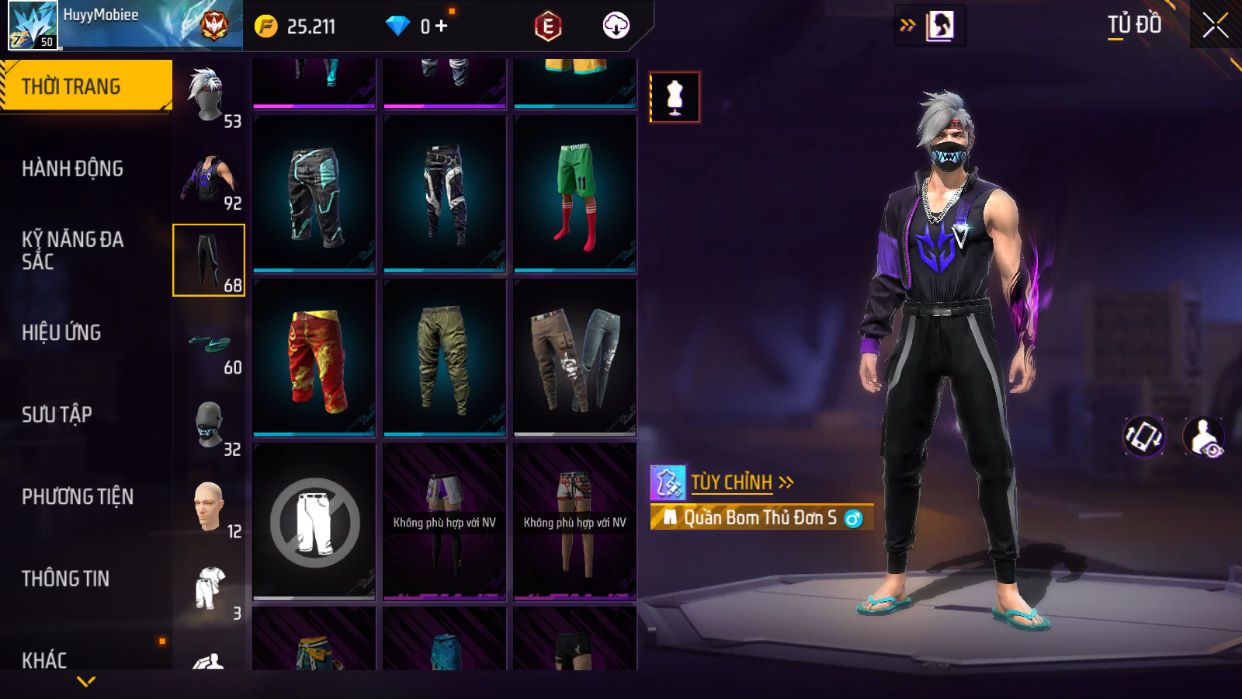This screenshot has width=1242, height=699.
Task: Click the mannequin outfit preset icon
Action: tap(675, 97)
